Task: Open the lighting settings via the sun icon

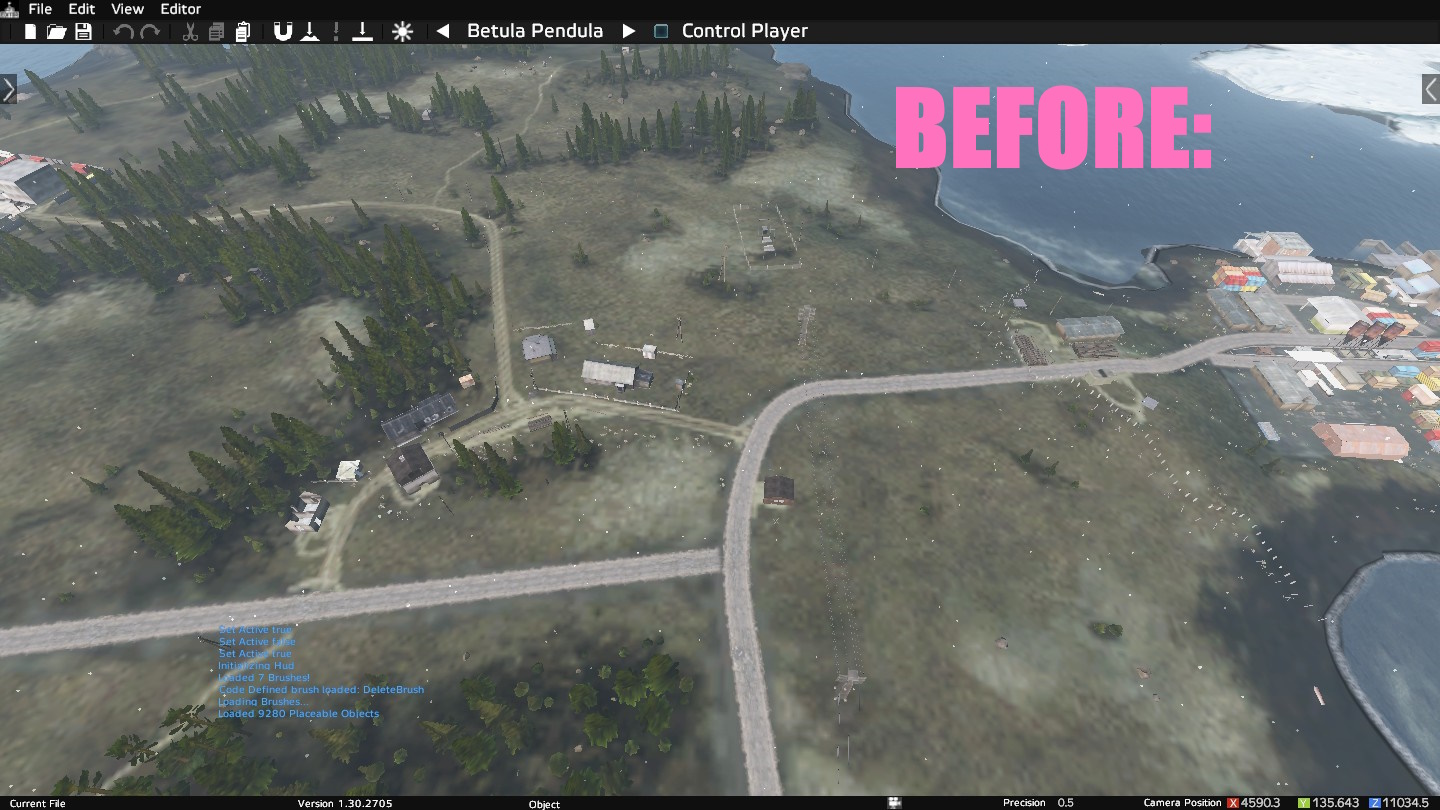Action: point(403,30)
